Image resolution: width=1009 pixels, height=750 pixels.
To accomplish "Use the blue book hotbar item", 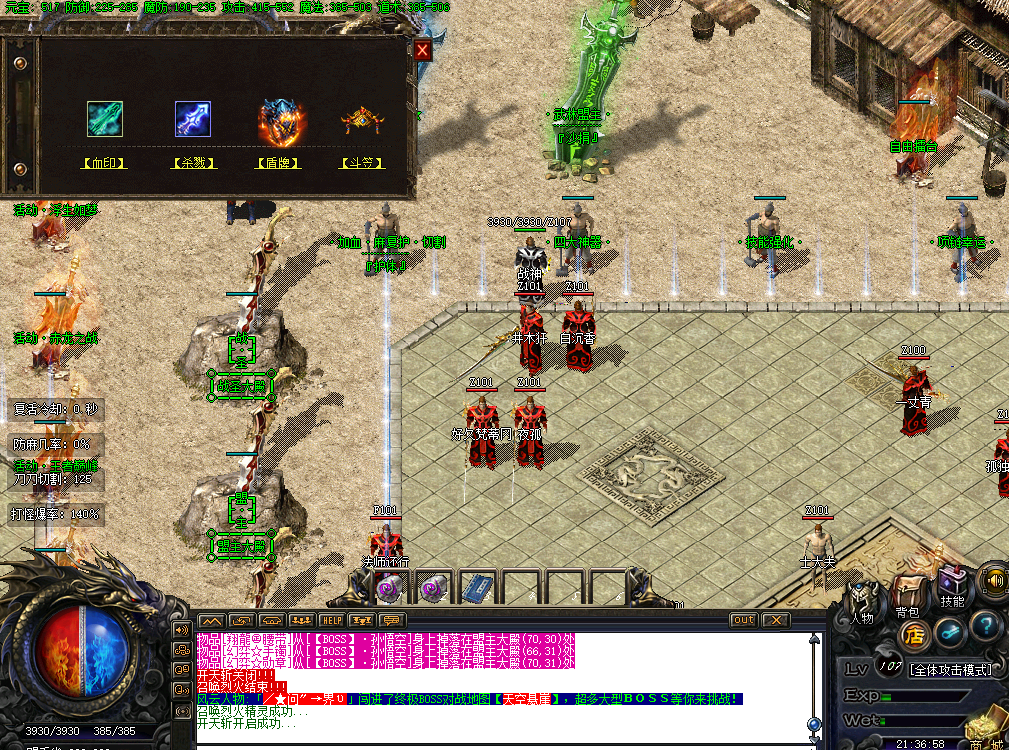I will click(477, 587).
